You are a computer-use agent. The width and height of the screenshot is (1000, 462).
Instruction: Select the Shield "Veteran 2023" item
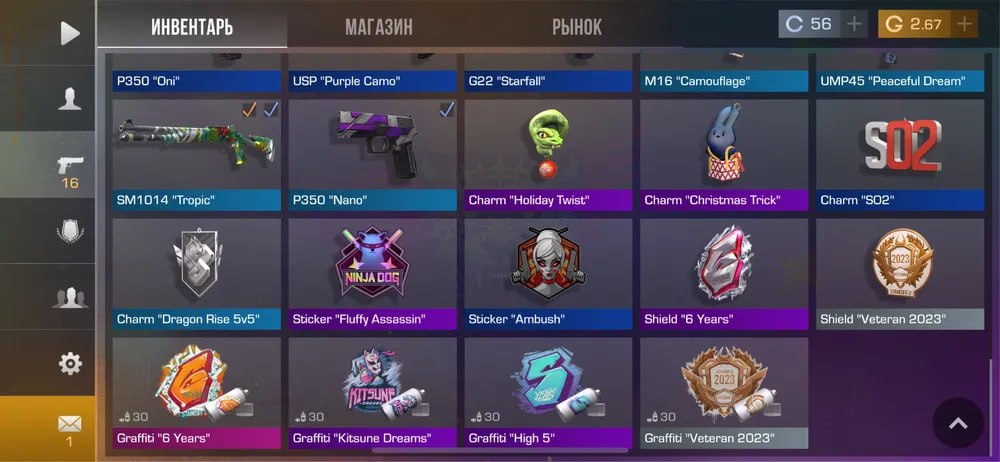point(900,273)
